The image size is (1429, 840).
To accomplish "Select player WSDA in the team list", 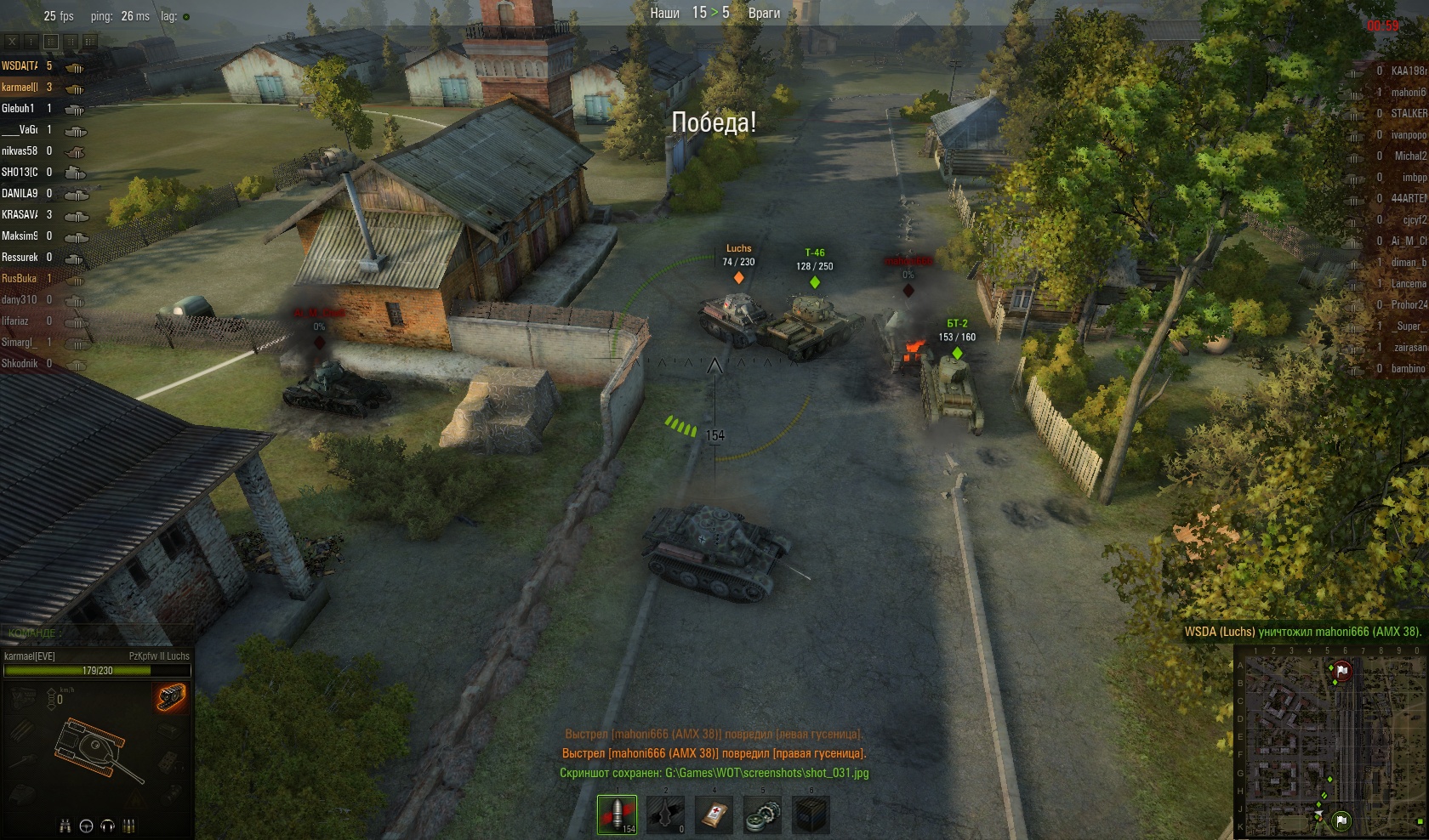I will click(x=20, y=65).
